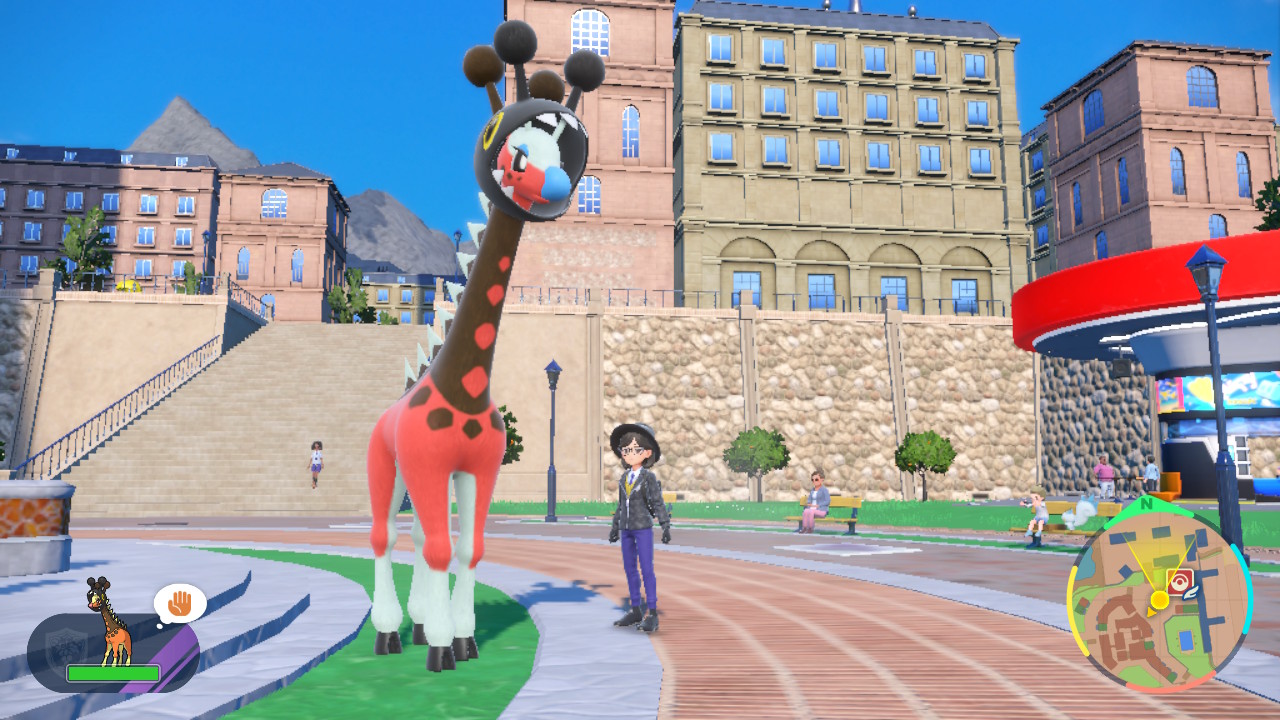Viewport: 1280px width, 720px height.
Task: Click the thought bubble tail dot
Action: [x=160, y=626]
